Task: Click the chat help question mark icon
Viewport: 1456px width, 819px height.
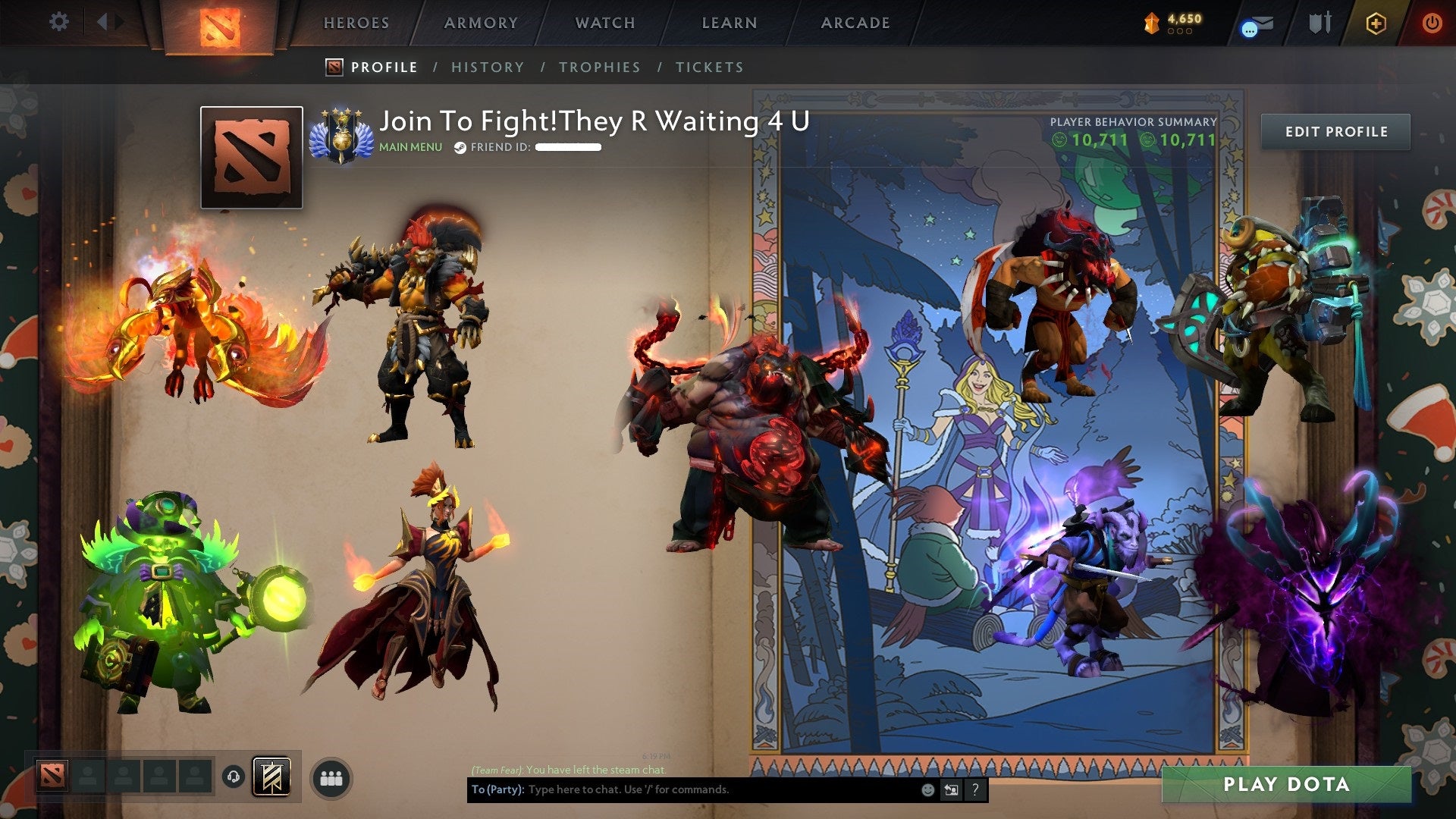Action: (974, 789)
